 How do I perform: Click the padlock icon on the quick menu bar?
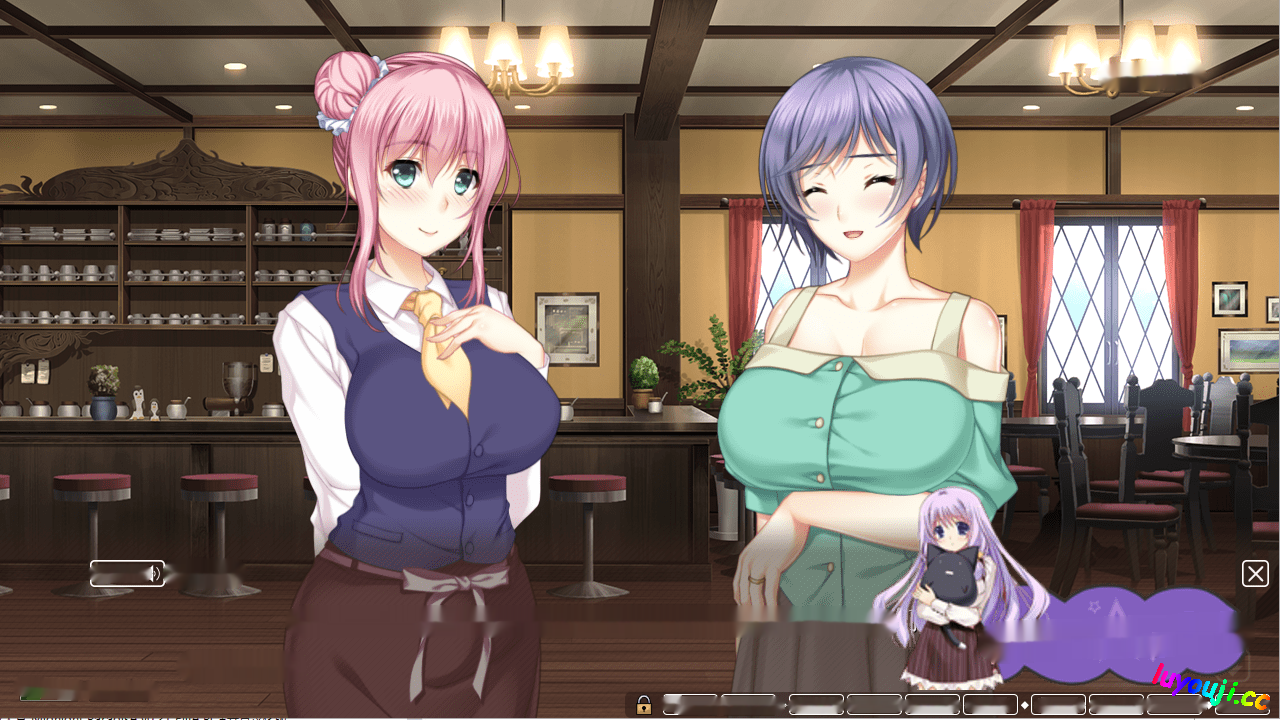pyautogui.click(x=645, y=706)
